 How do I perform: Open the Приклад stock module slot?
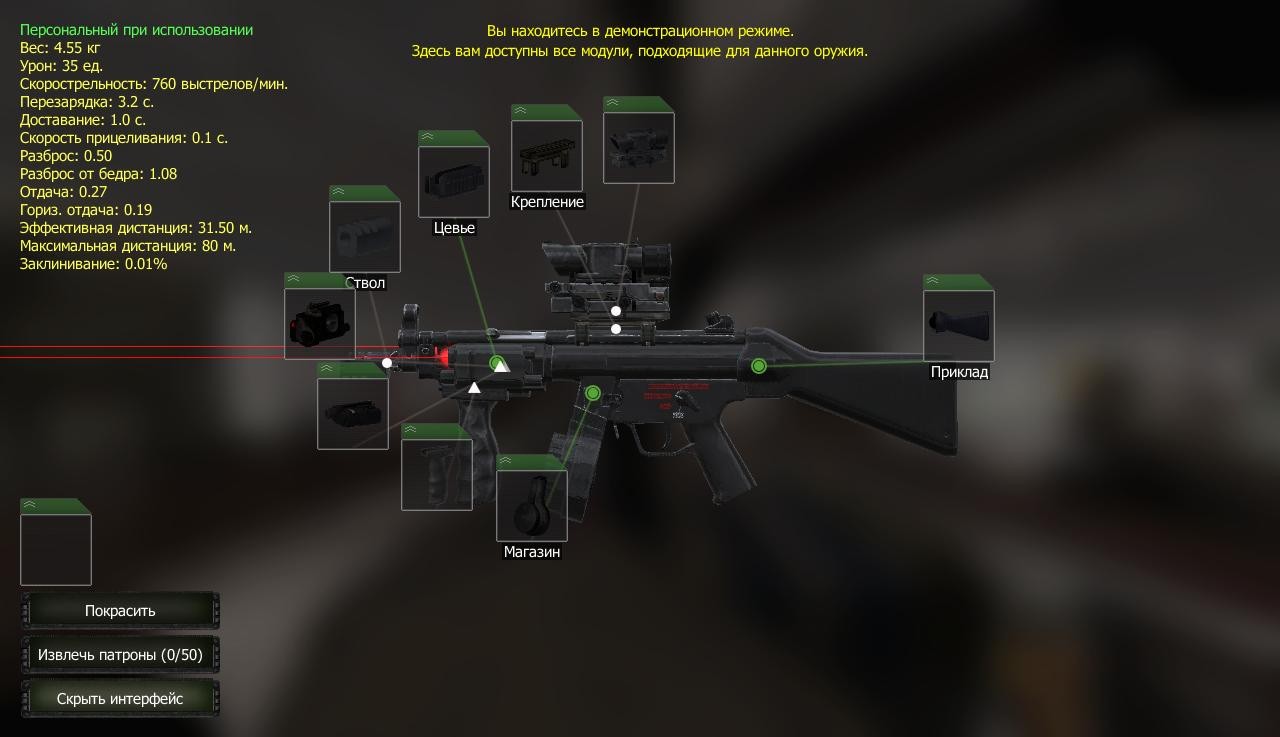coord(959,326)
